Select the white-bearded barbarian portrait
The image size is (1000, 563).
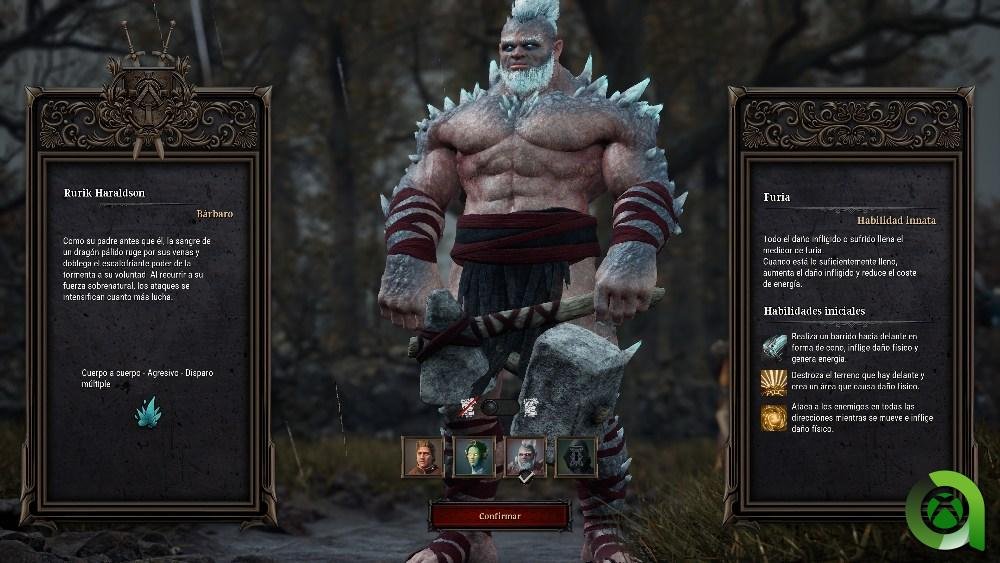(525, 456)
